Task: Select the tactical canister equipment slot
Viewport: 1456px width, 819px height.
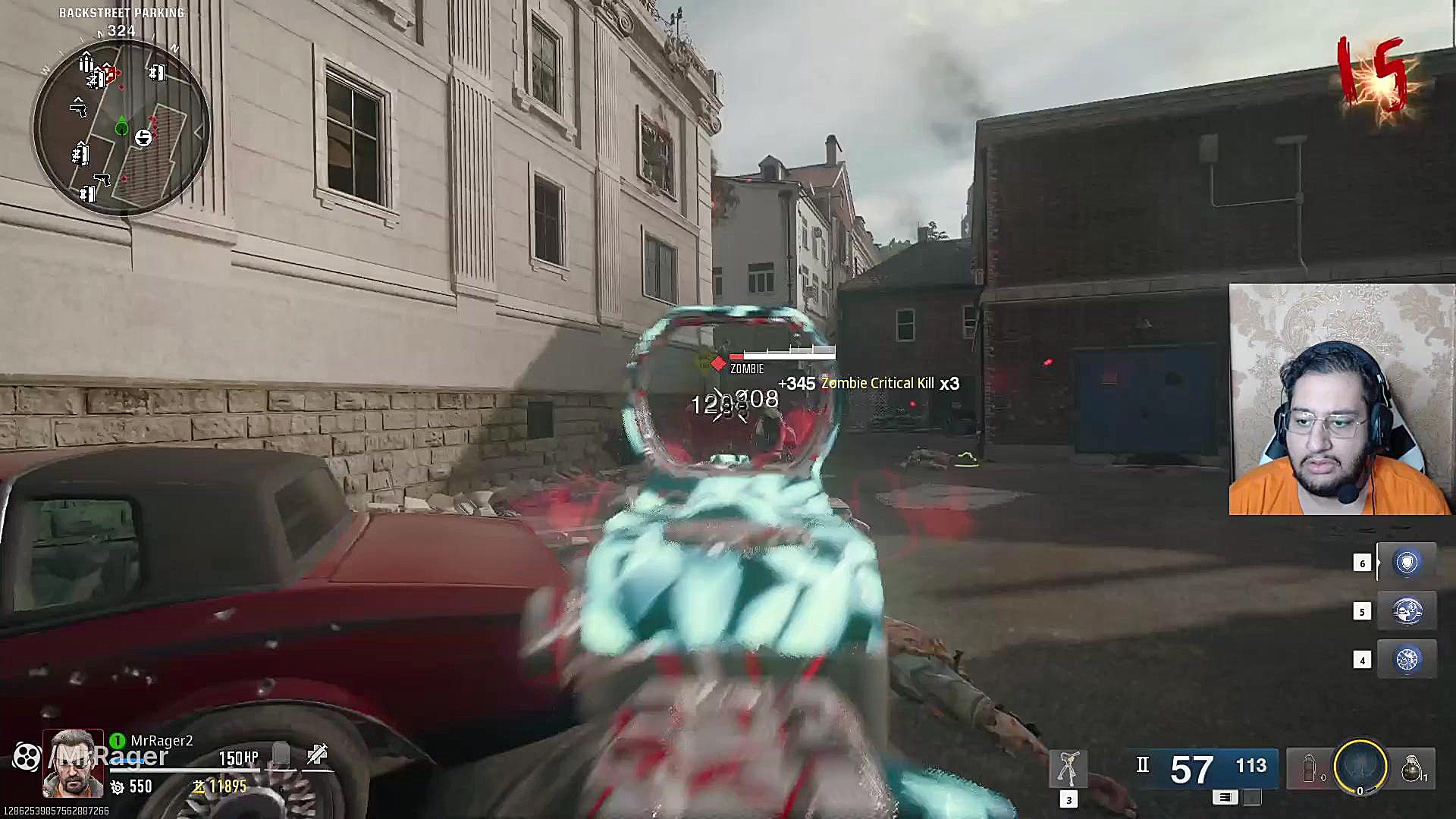Action: pos(1310,768)
